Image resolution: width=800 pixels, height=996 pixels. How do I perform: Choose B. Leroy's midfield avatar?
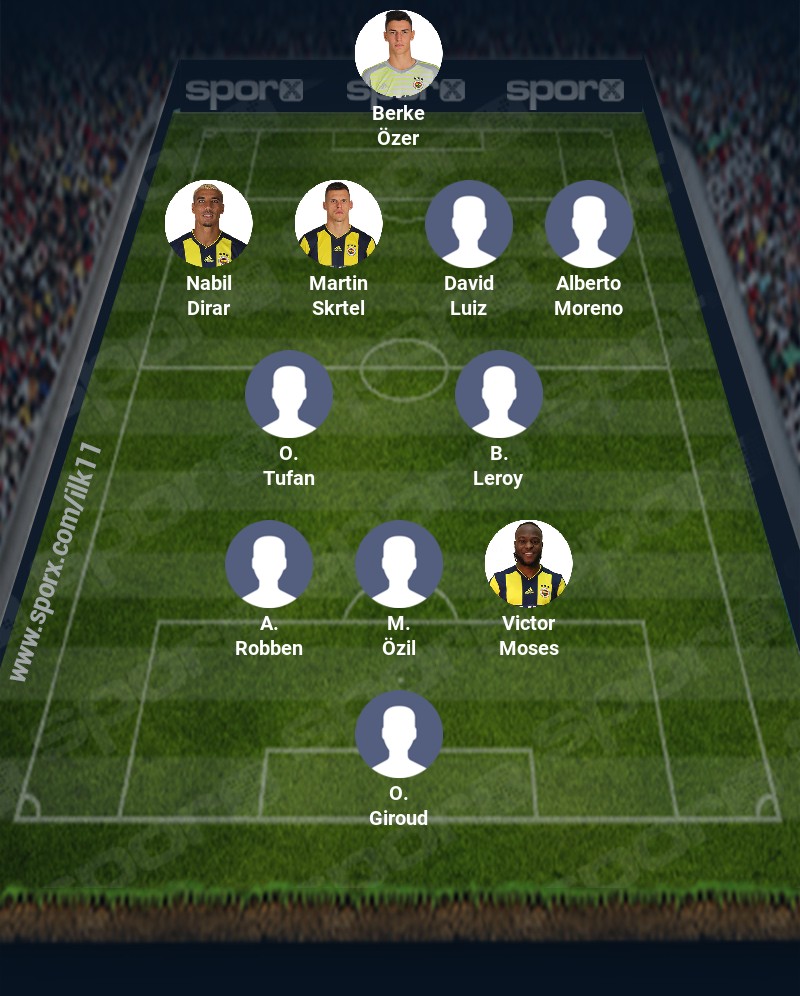[x=498, y=393]
